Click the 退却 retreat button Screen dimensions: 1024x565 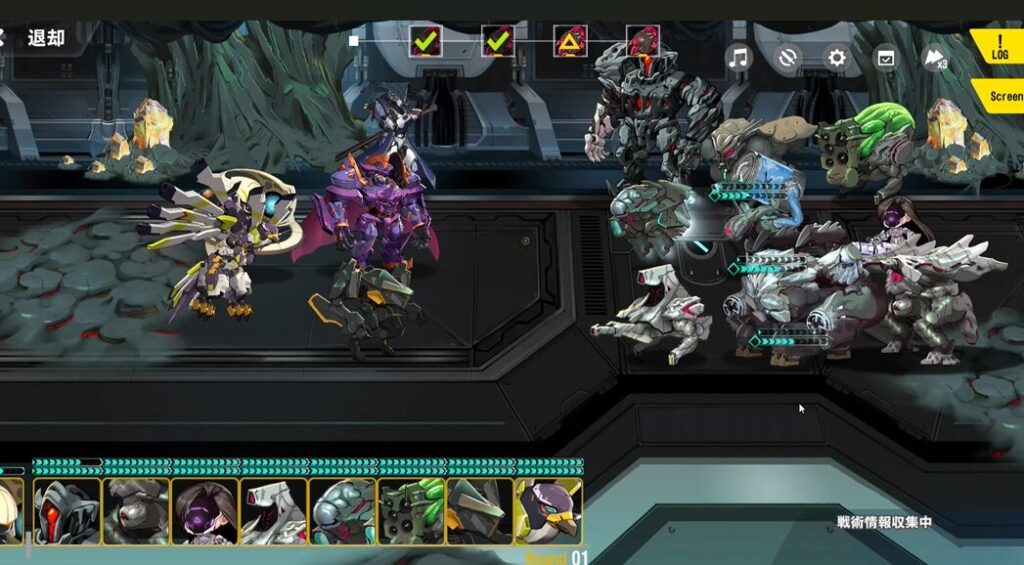pos(44,38)
